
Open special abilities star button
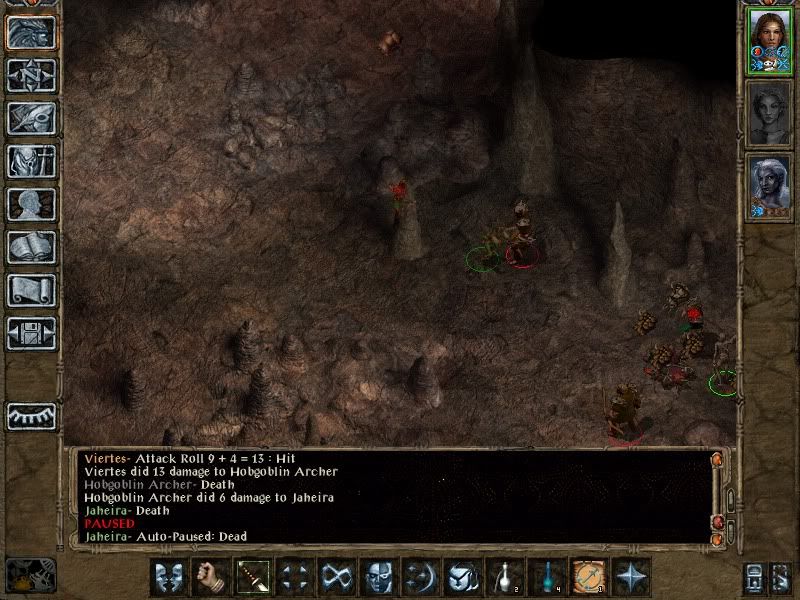[630, 577]
